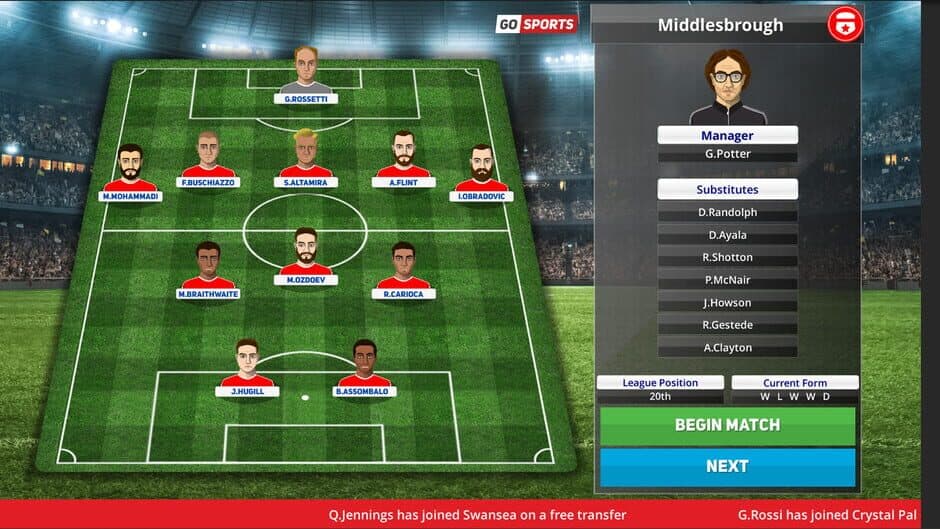
Task: Select substitute A.Clayton
Action: (727, 348)
